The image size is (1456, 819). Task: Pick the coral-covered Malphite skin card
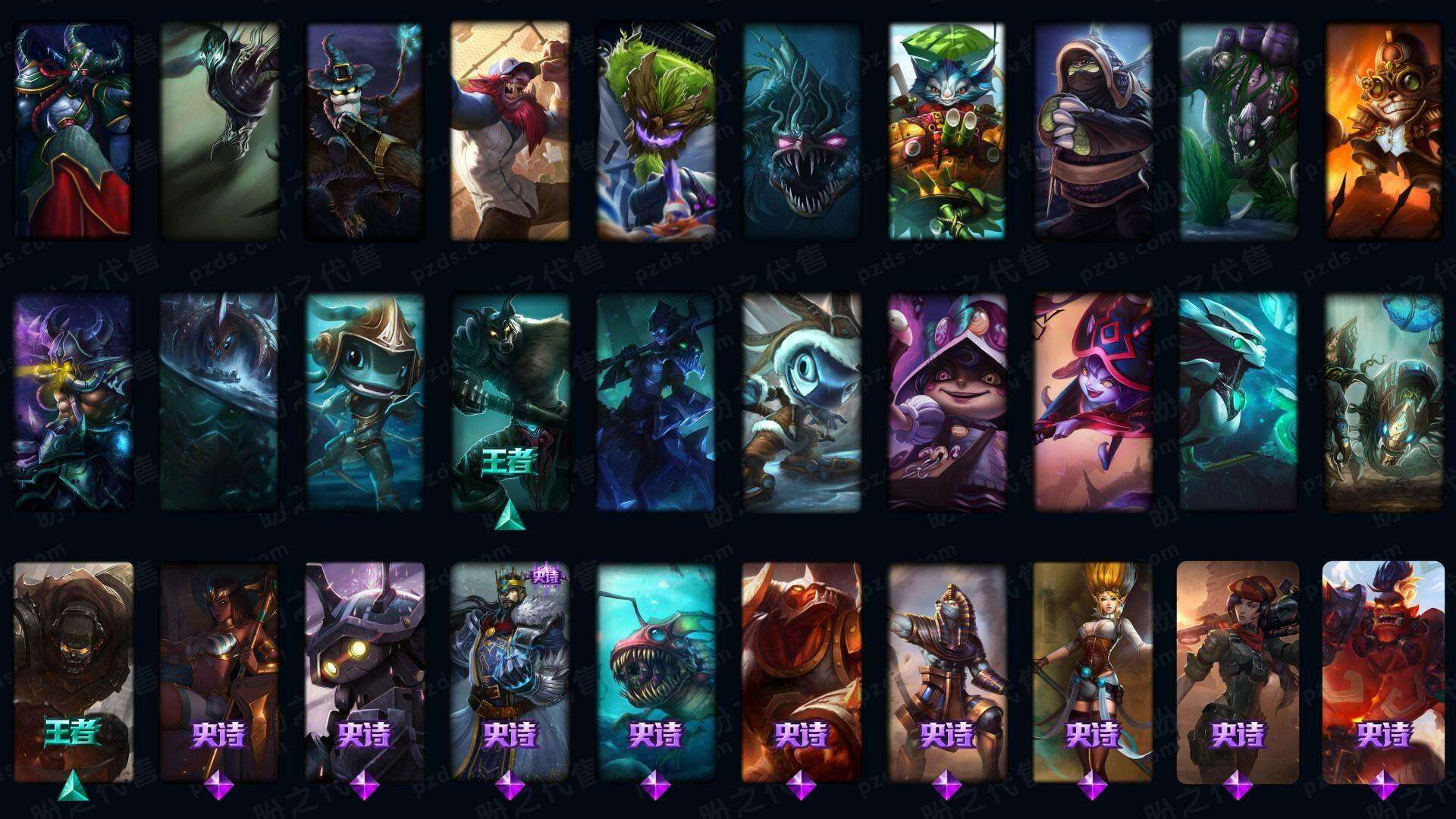pyautogui.click(x=1238, y=130)
